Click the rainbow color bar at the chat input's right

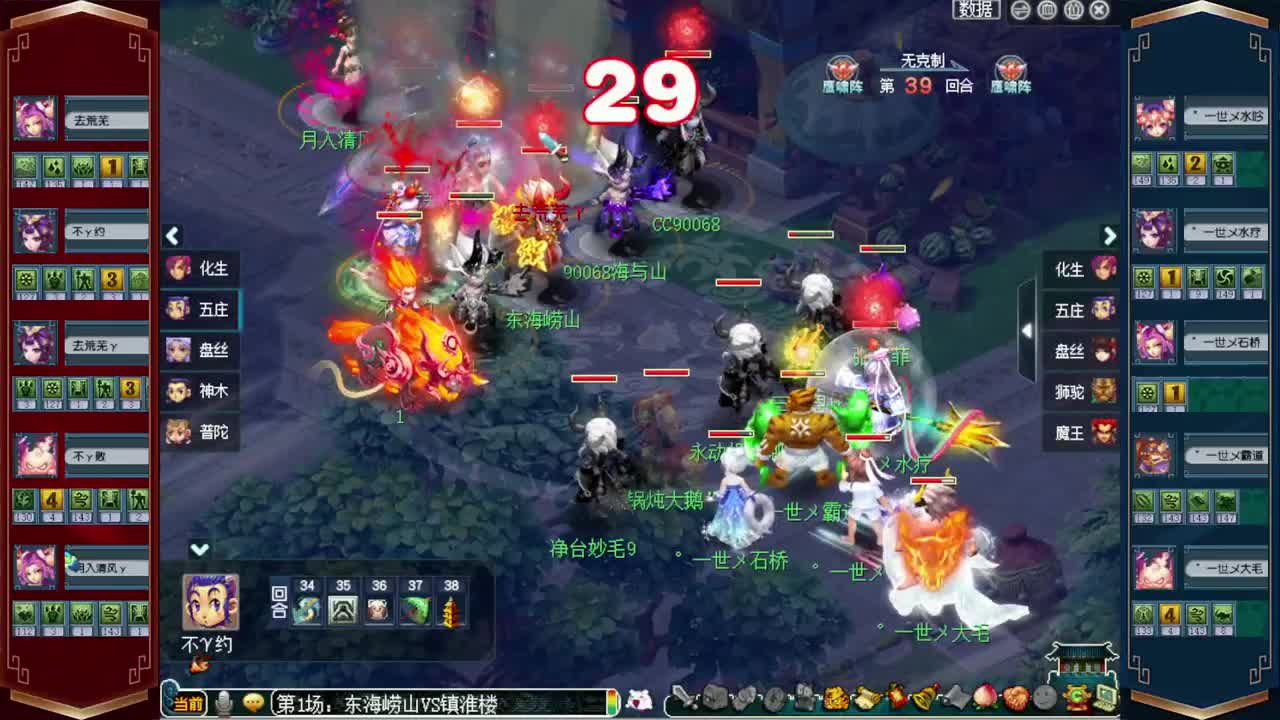point(613,701)
